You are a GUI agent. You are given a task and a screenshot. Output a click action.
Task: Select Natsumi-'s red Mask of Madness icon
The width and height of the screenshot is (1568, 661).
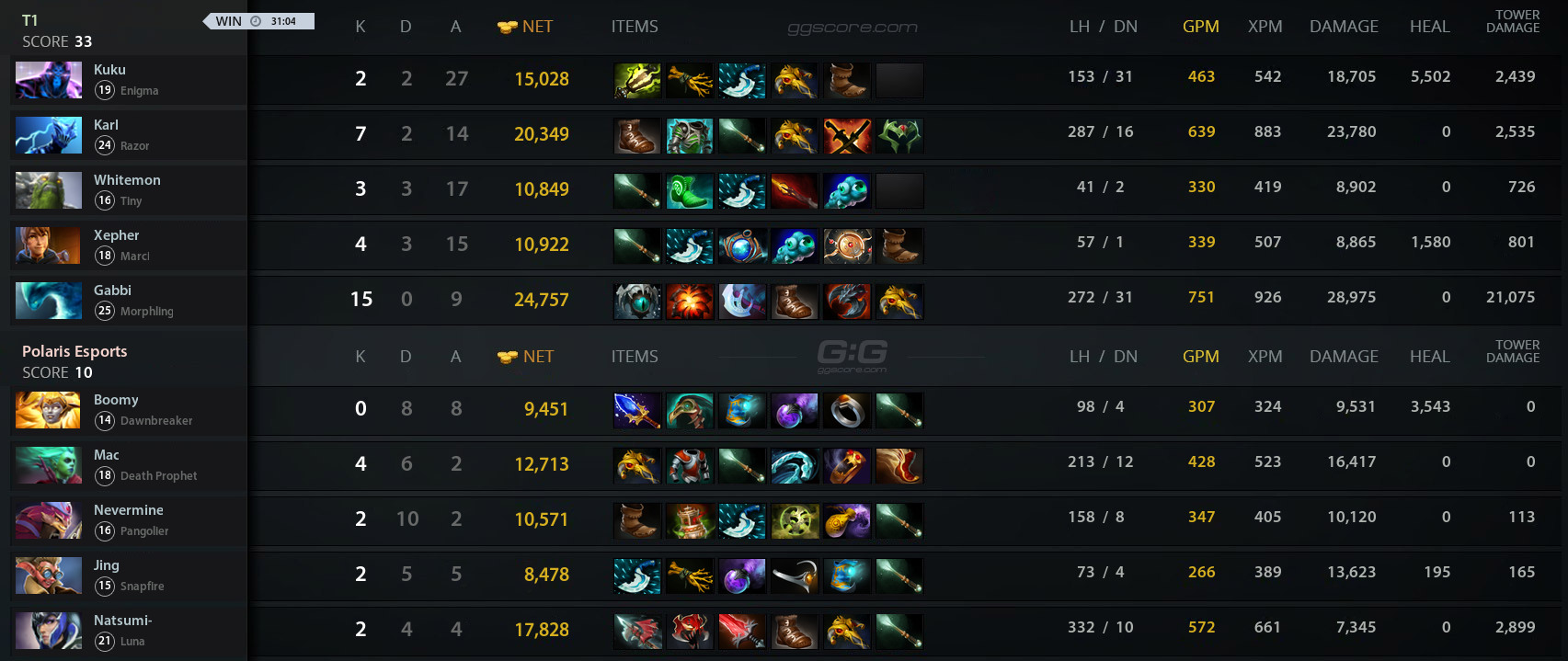pyautogui.click(x=690, y=632)
